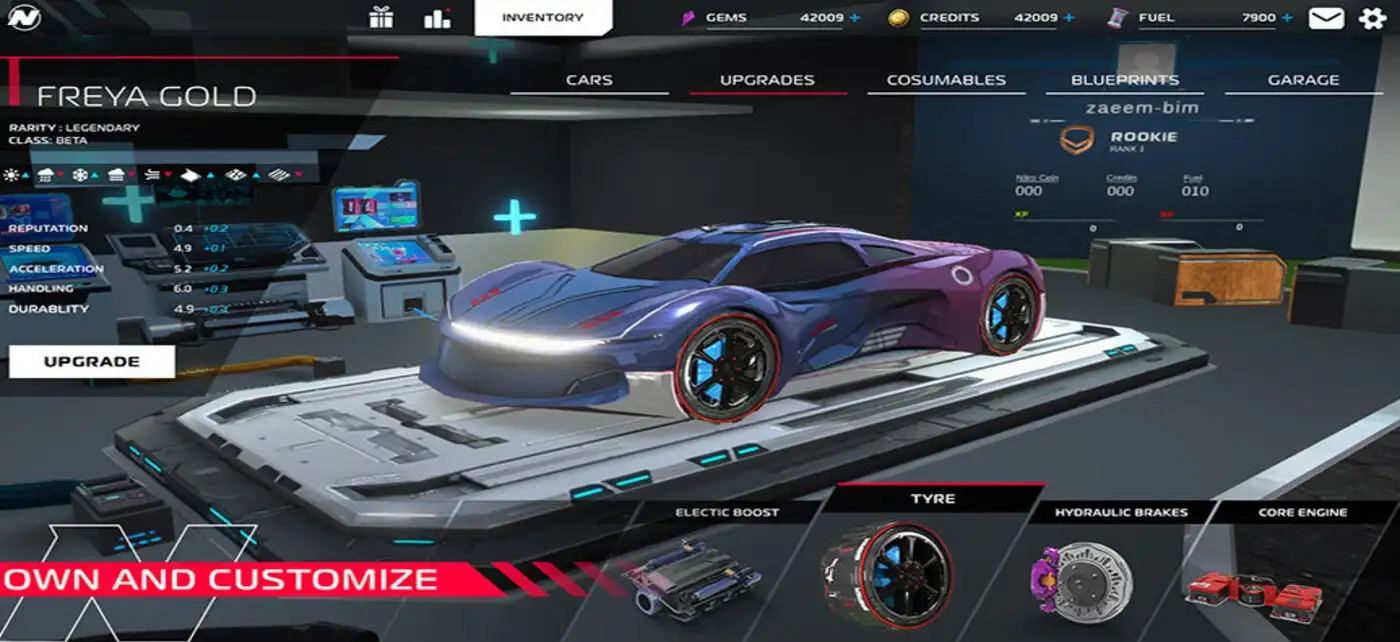Select the Inventory tab

coord(543,17)
